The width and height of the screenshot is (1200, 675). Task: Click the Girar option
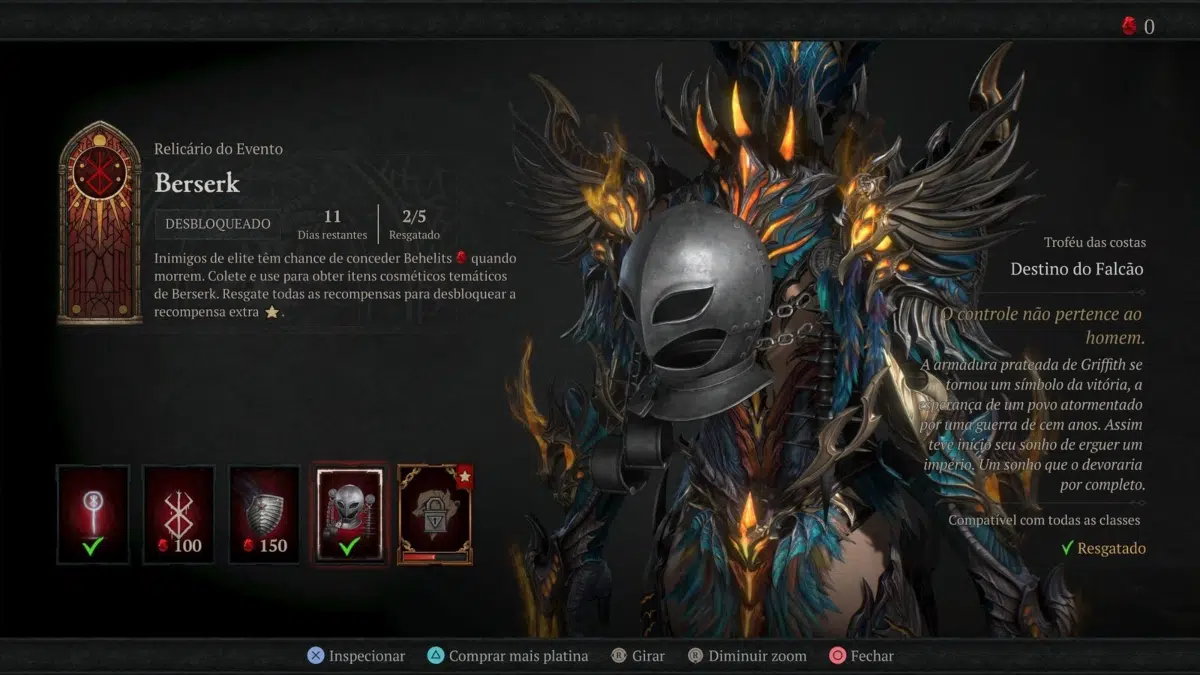pos(638,656)
